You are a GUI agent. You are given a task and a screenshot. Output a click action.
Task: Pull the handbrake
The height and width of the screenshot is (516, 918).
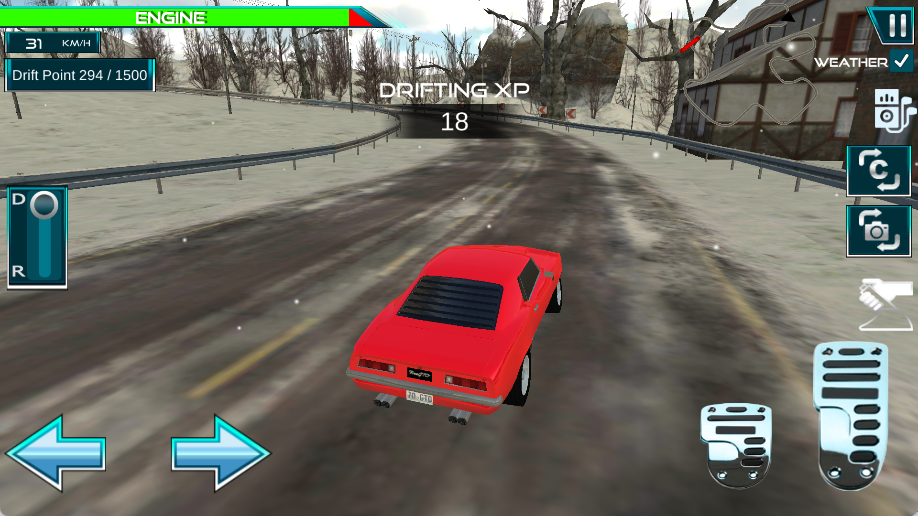(x=886, y=304)
